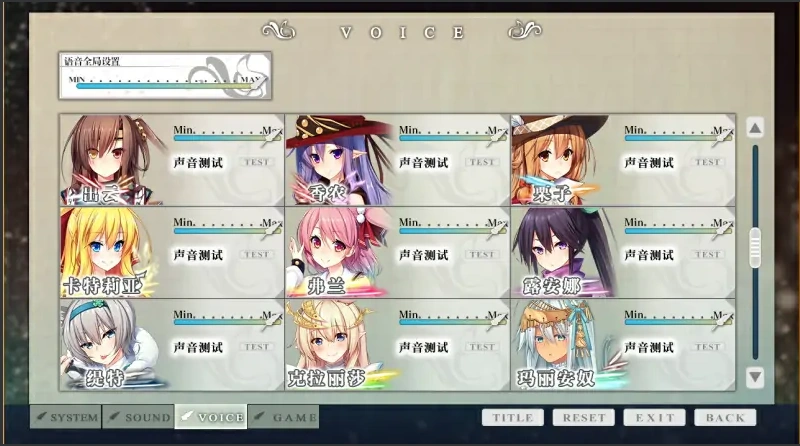The height and width of the screenshot is (446, 800).
Task: Test 玛丽安奴's voice
Action: (x=708, y=347)
